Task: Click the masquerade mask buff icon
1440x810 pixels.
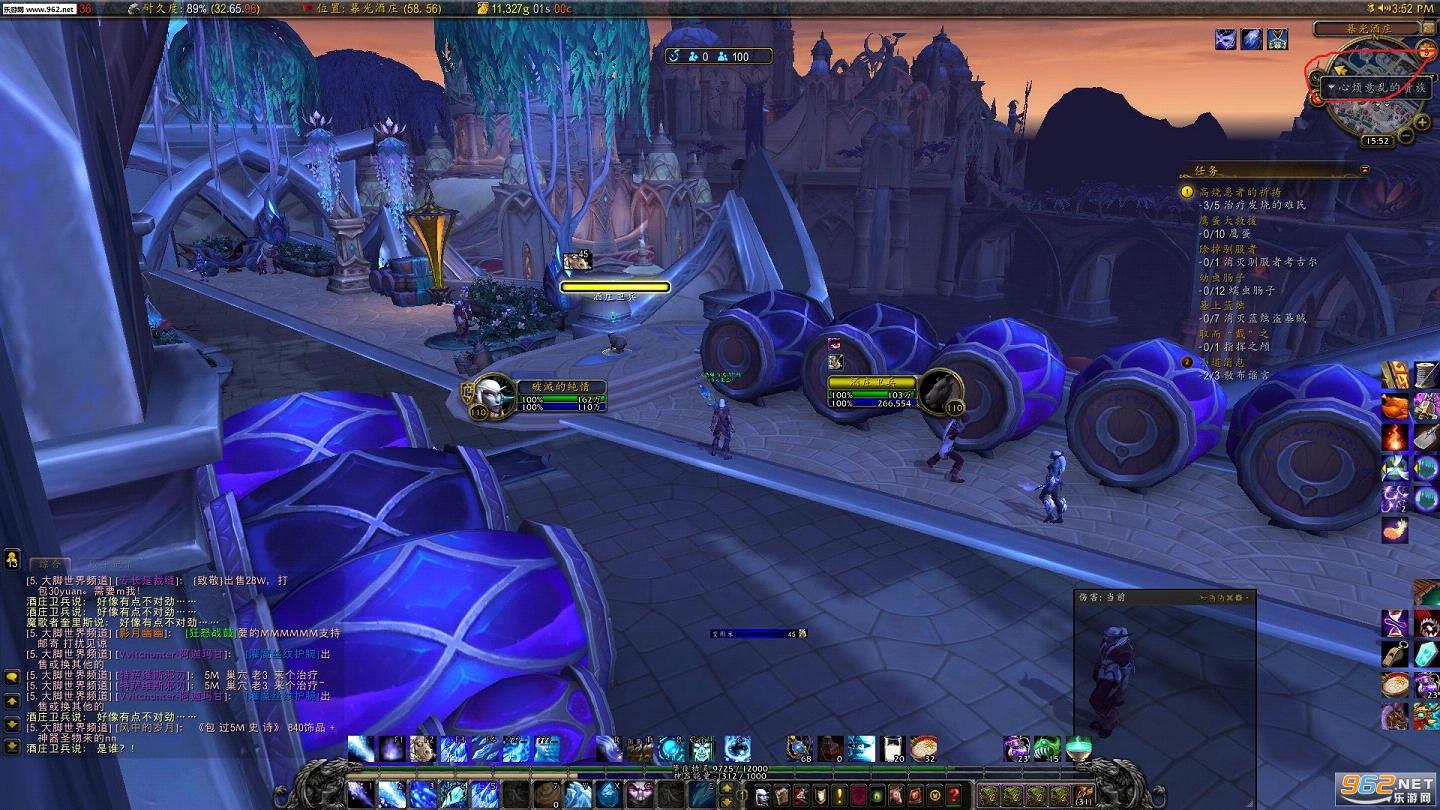Action: (x=1225, y=39)
